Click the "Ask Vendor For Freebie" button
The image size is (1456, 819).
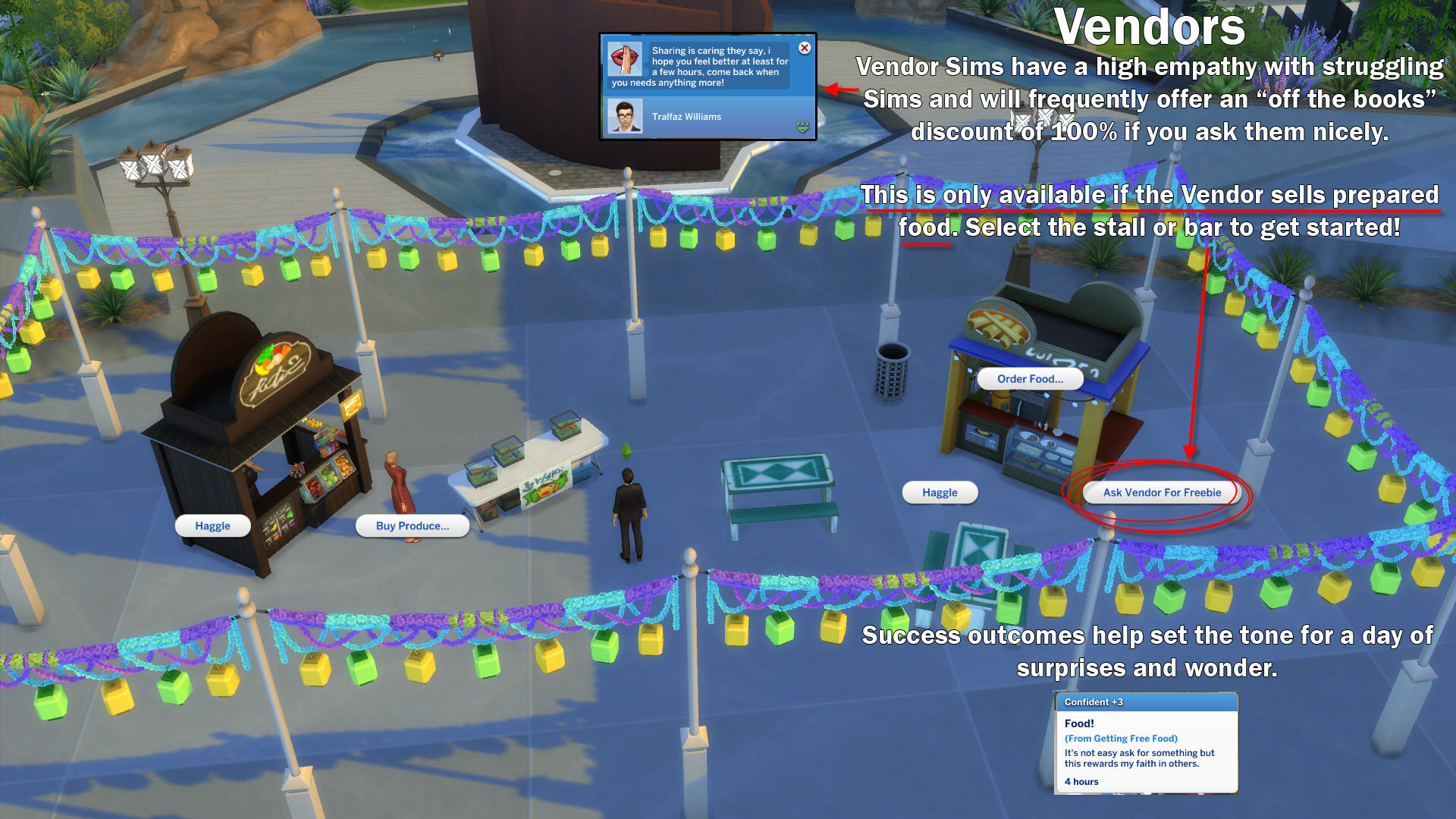(x=1161, y=492)
